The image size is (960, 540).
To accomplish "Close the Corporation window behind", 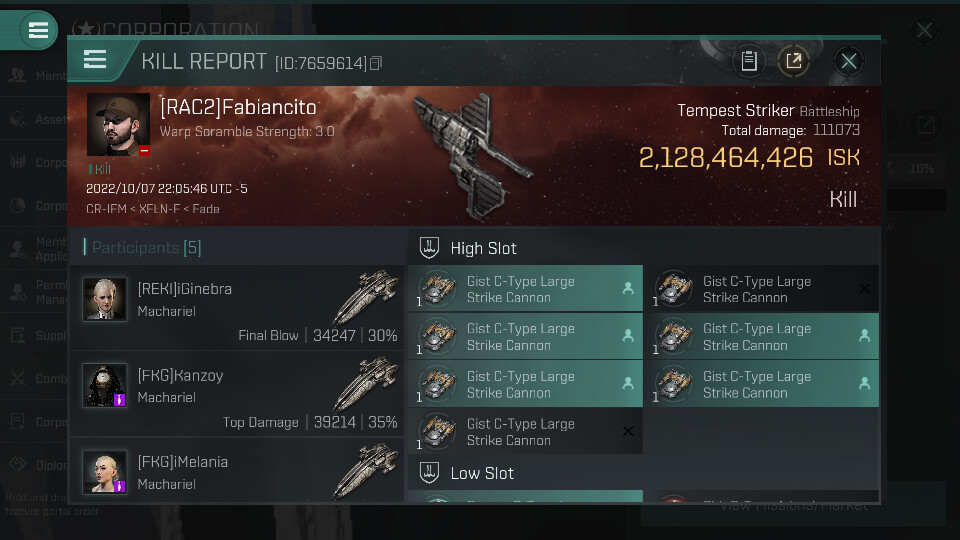I will [924, 31].
